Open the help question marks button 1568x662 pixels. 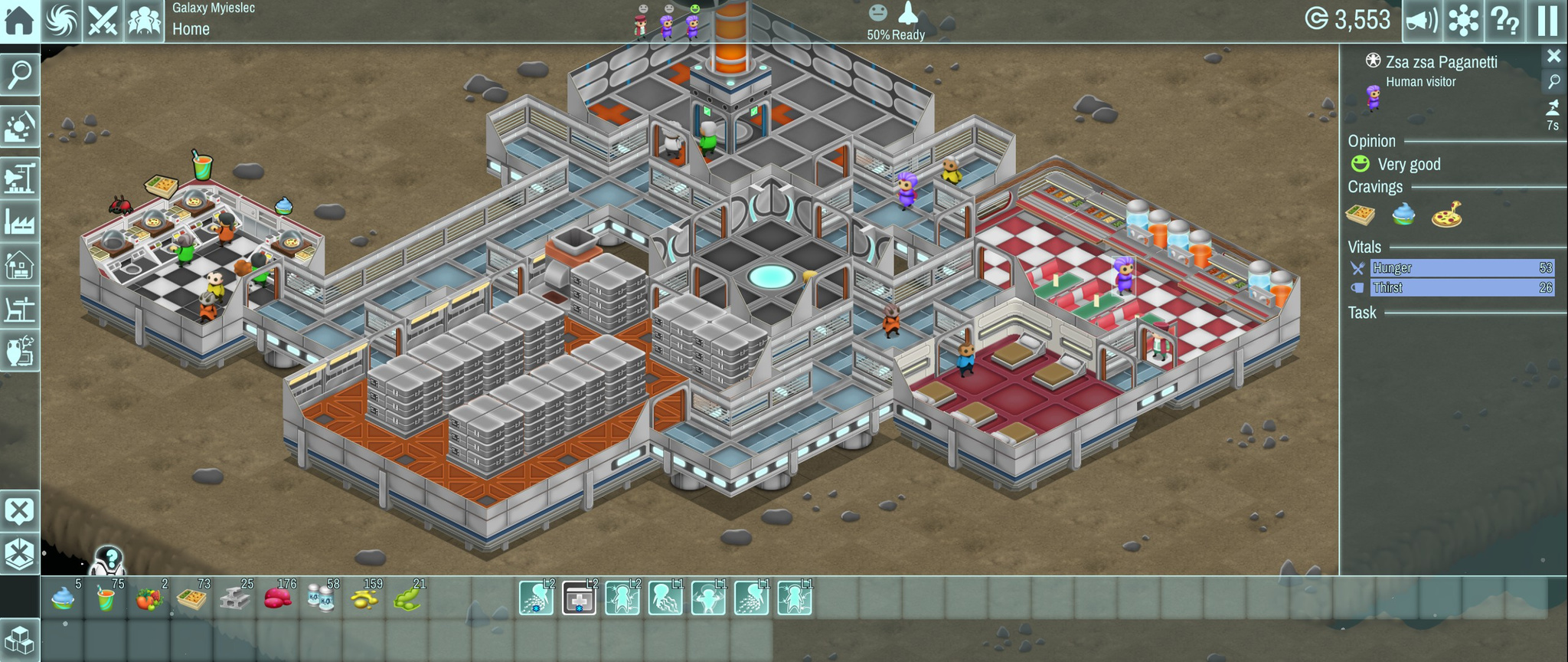[1504, 21]
